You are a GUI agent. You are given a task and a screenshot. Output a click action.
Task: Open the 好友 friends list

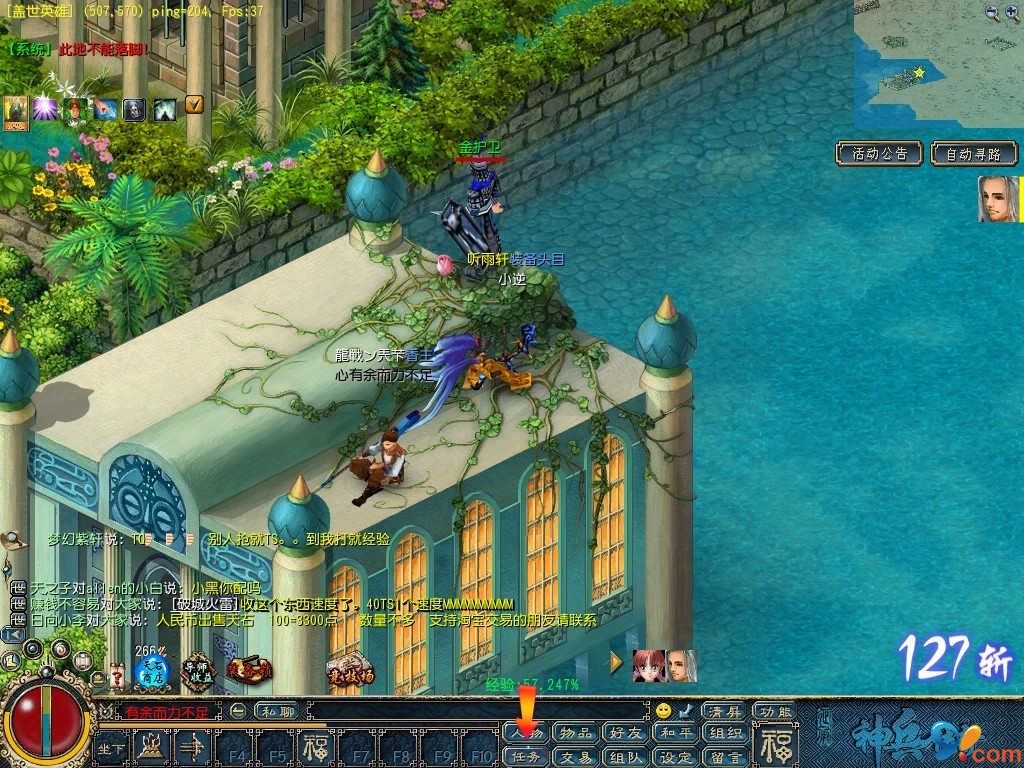tap(625, 733)
